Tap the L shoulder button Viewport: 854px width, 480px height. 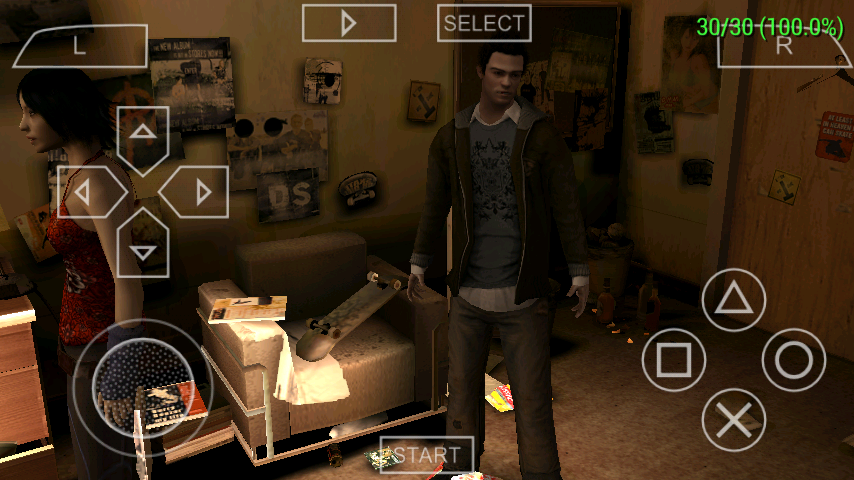pyautogui.click(x=80, y=46)
